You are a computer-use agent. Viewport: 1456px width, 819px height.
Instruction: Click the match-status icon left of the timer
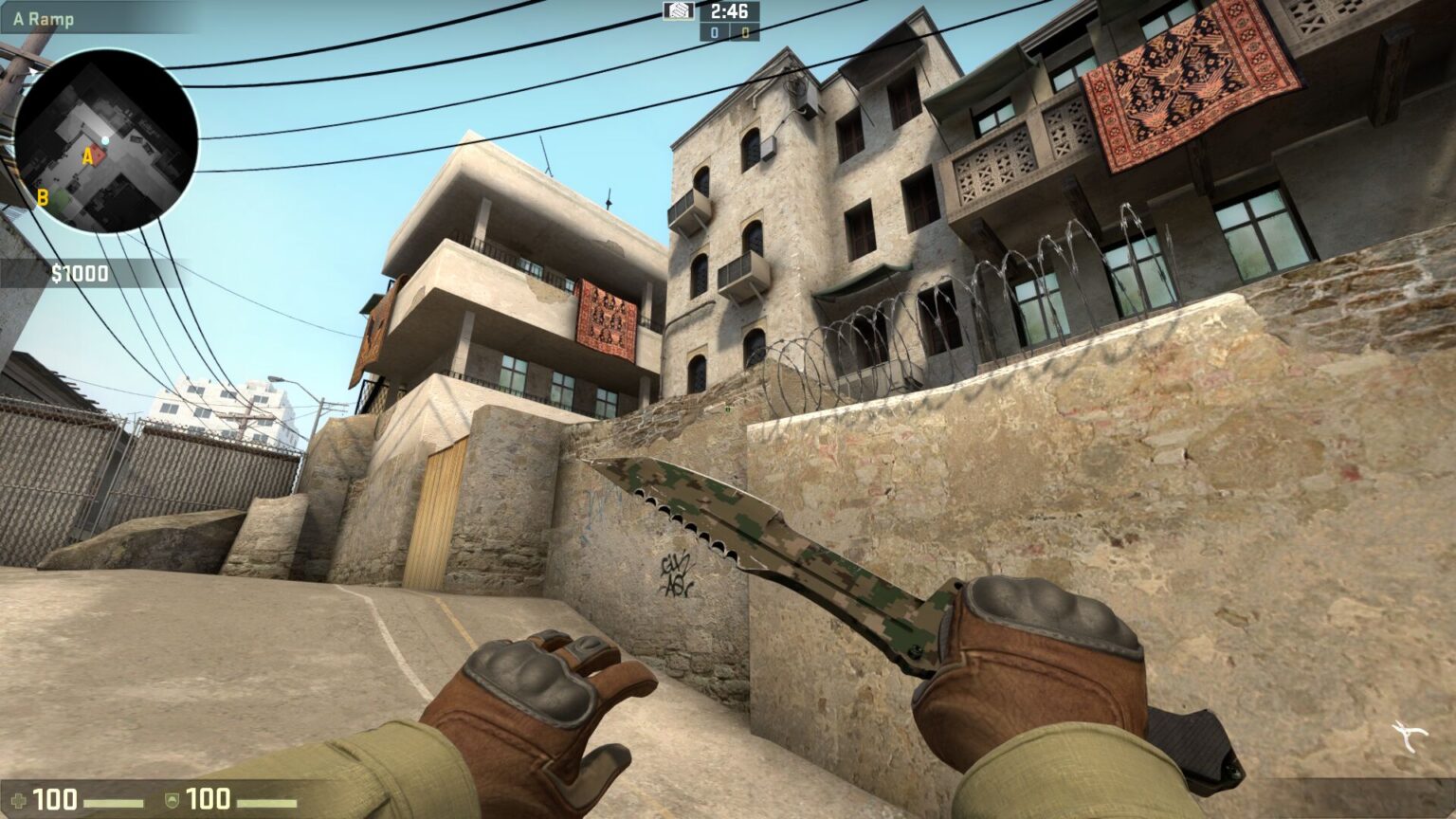pyautogui.click(x=679, y=12)
